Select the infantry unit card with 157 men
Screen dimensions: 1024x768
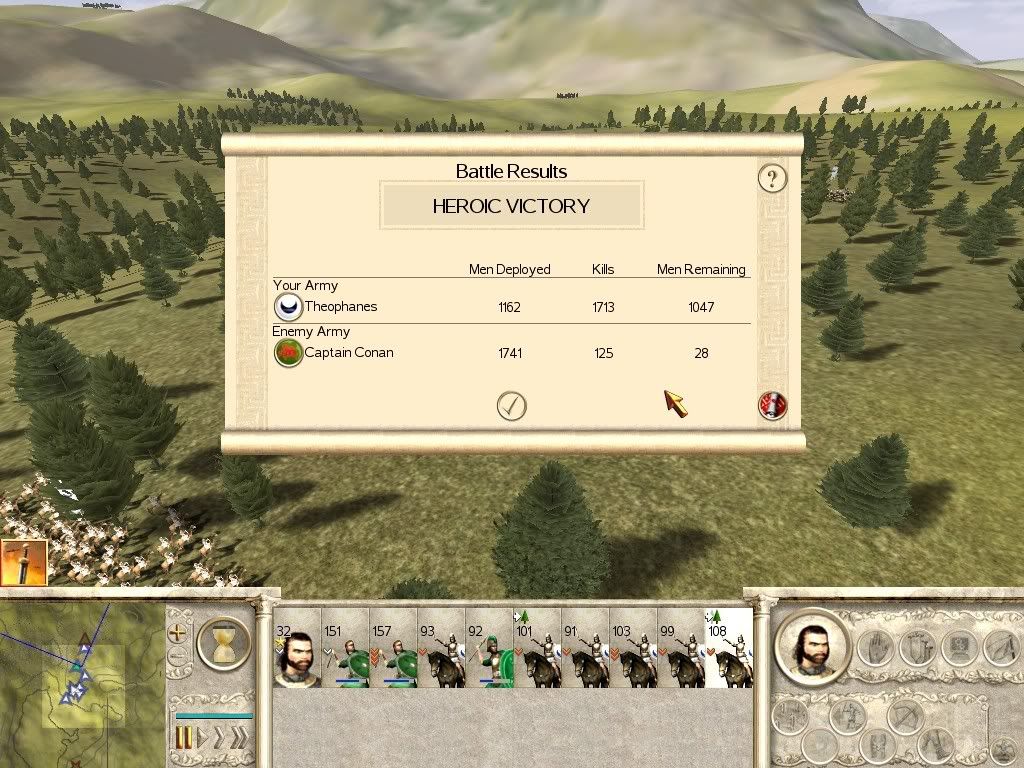[393, 650]
